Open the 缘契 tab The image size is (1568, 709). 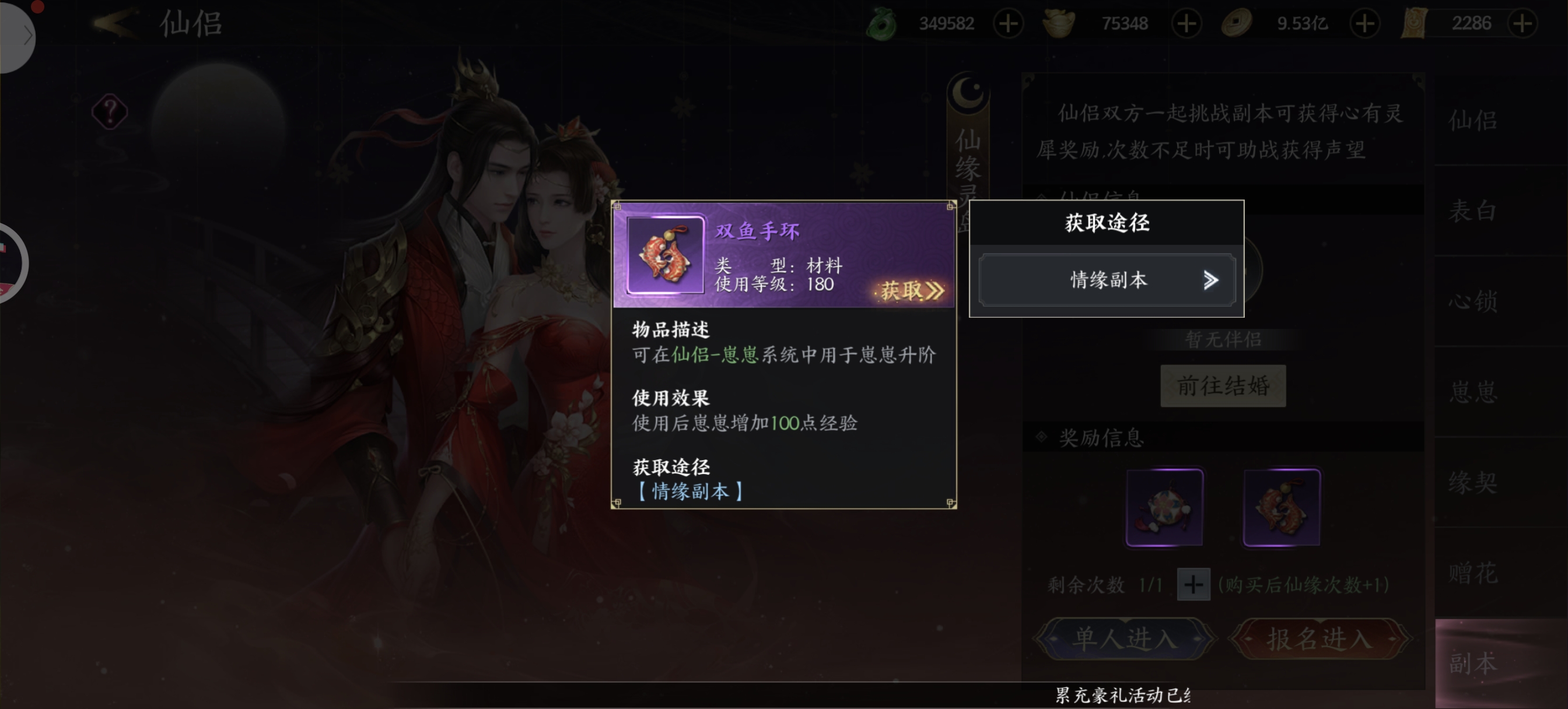pos(1472,482)
